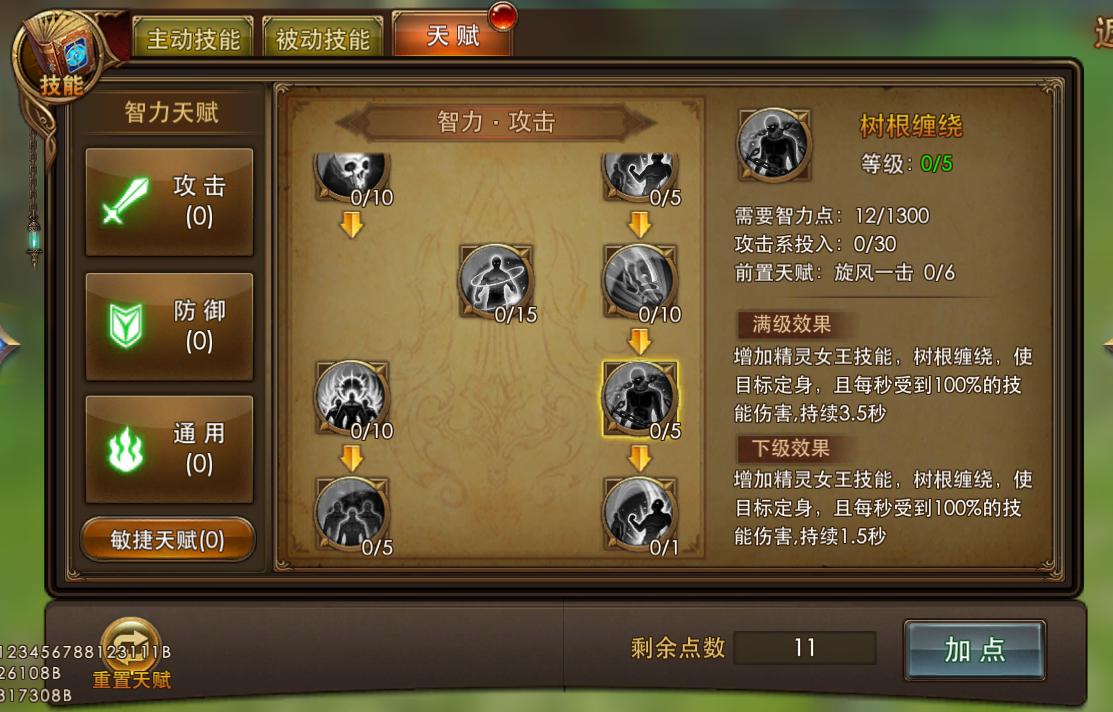This screenshot has height=712, width=1113.
Task: Click the 加点 button
Action: pyautogui.click(x=974, y=650)
